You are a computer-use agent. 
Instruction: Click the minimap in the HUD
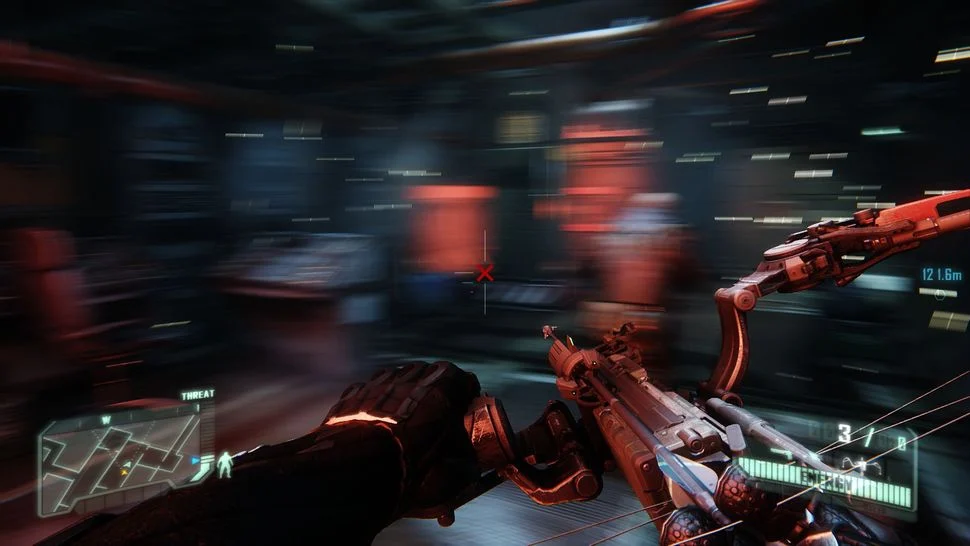pyautogui.click(x=118, y=458)
